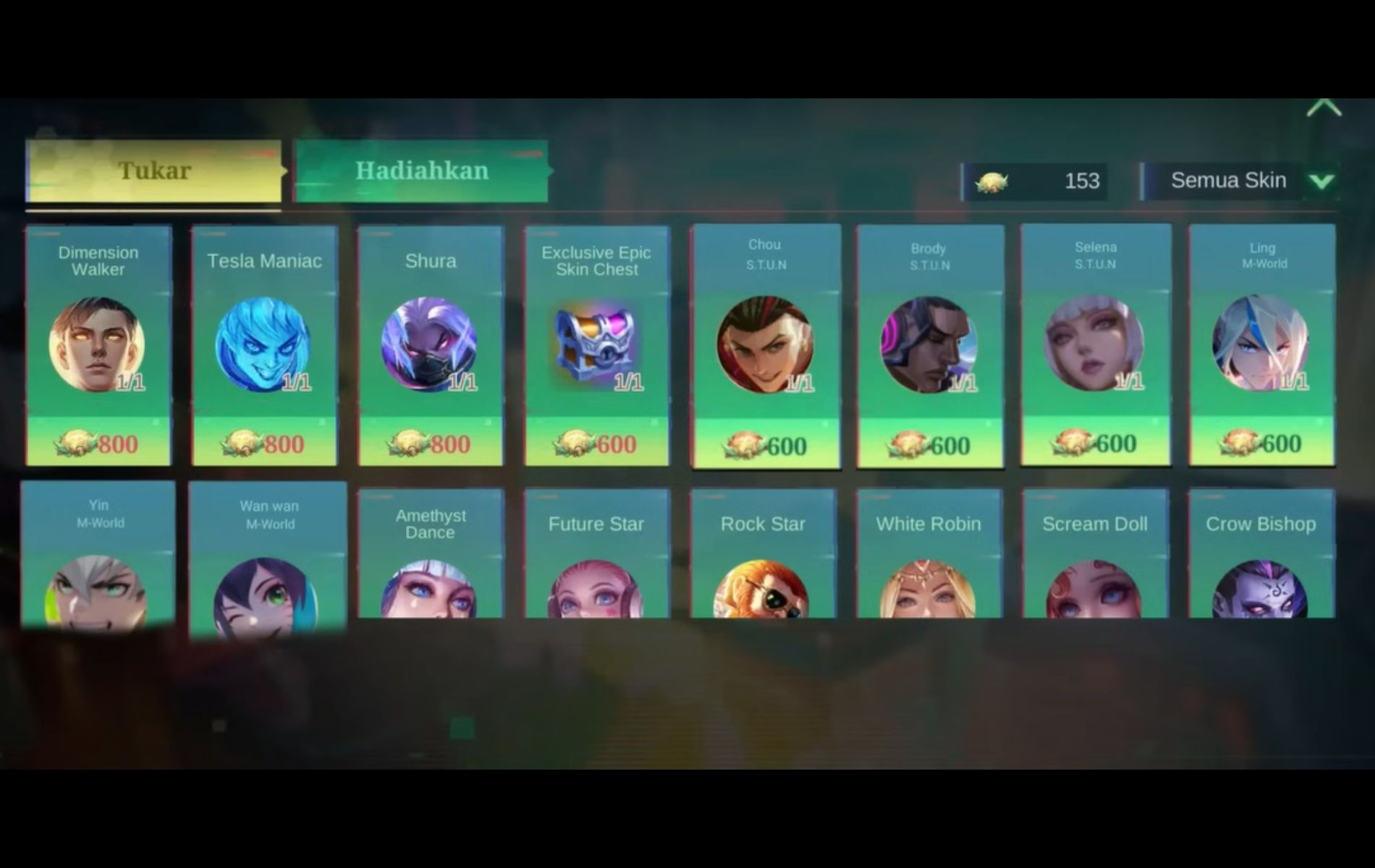Click the currency shell icon showing 153

click(994, 182)
